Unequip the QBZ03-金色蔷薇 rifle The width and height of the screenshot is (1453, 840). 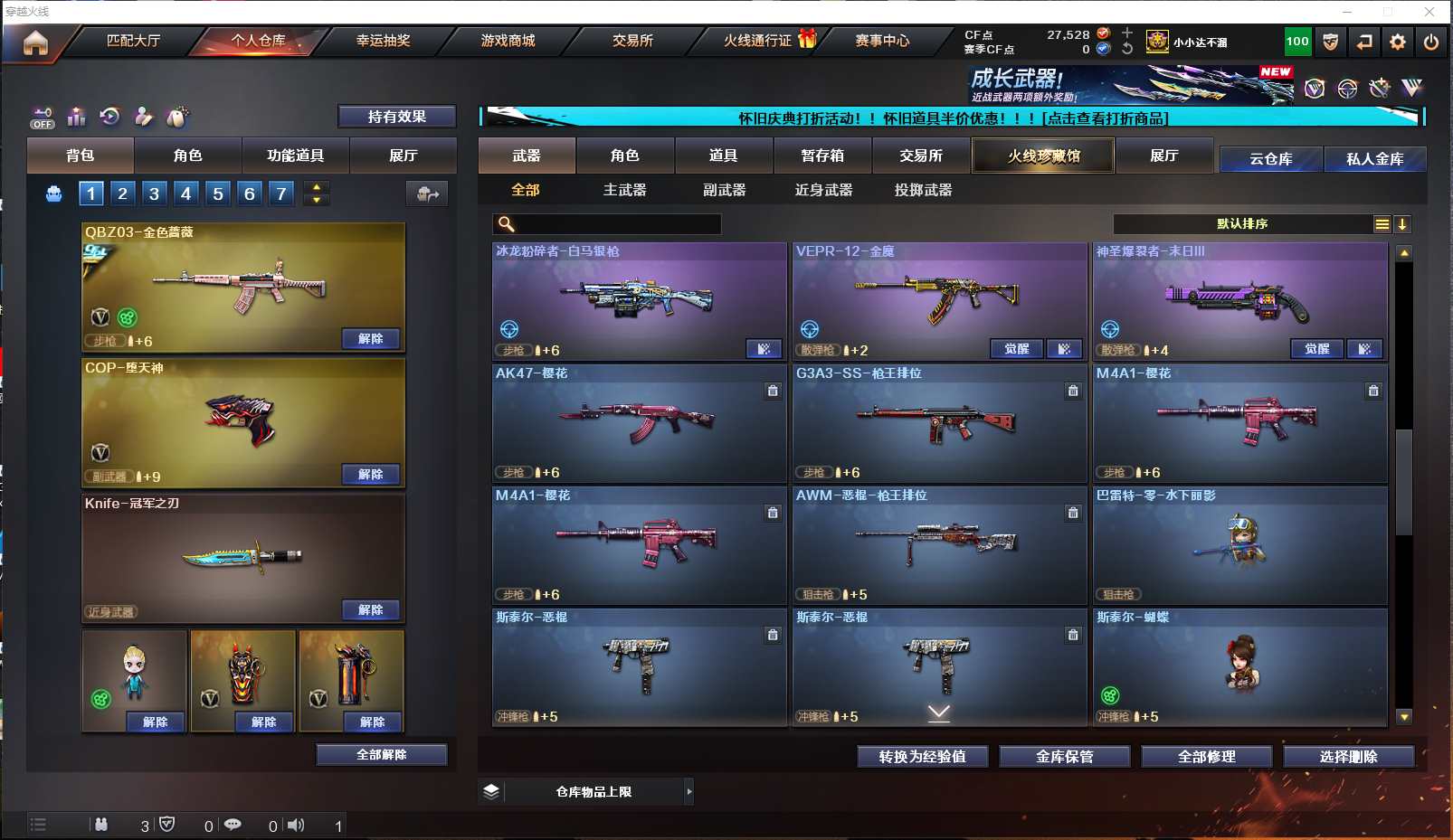tap(370, 339)
